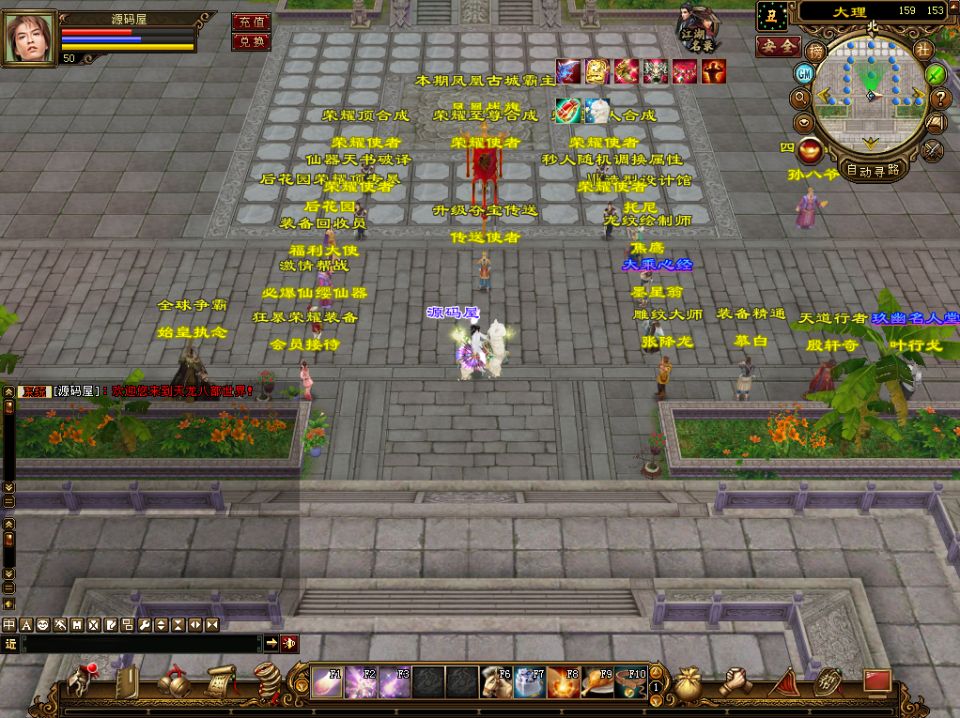Screen dimensions: 960x718
Task: Open the money bag inventory icon
Action: pyautogui.click(x=686, y=683)
